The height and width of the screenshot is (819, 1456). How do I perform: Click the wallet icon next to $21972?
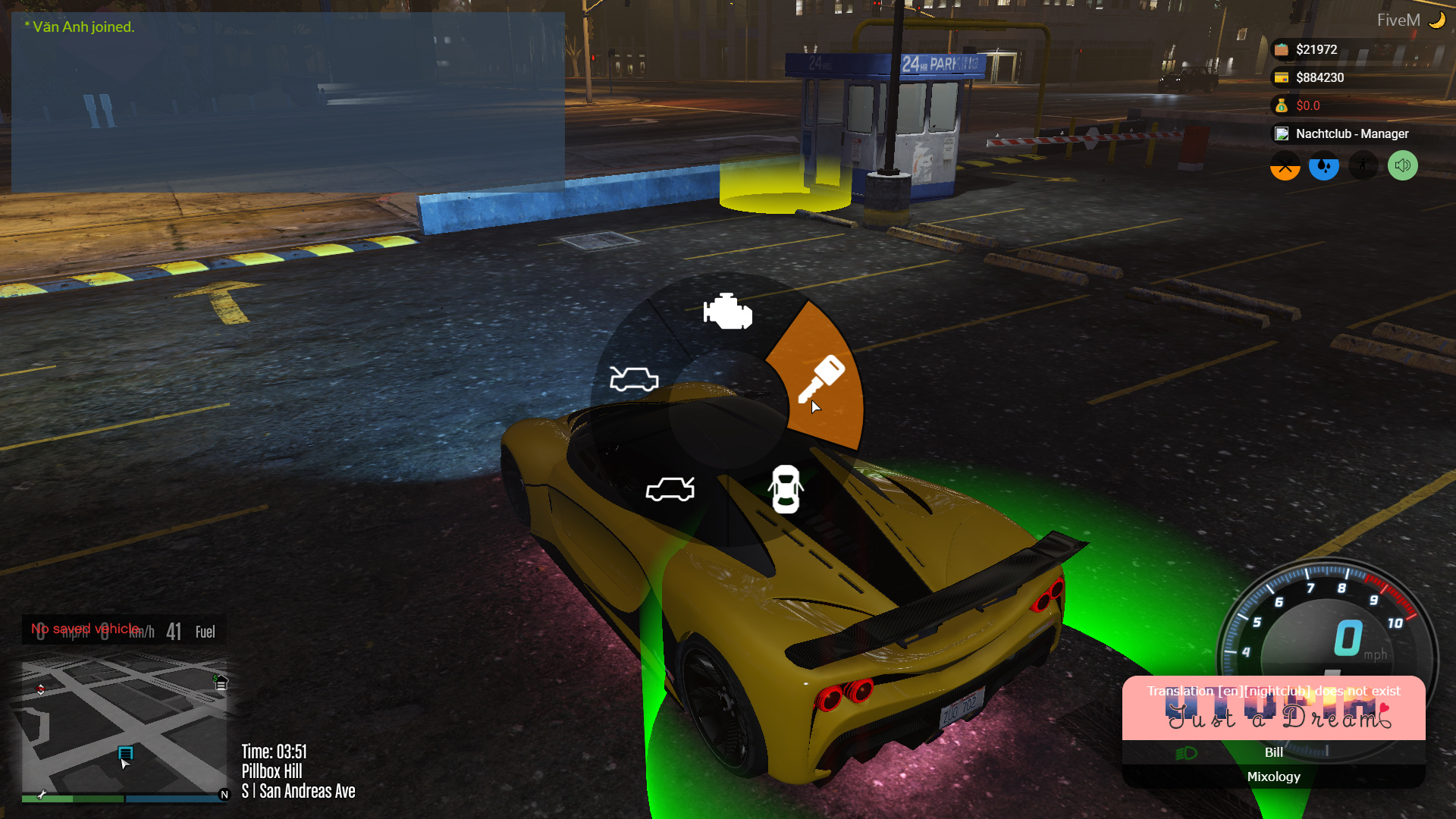click(1282, 49)
